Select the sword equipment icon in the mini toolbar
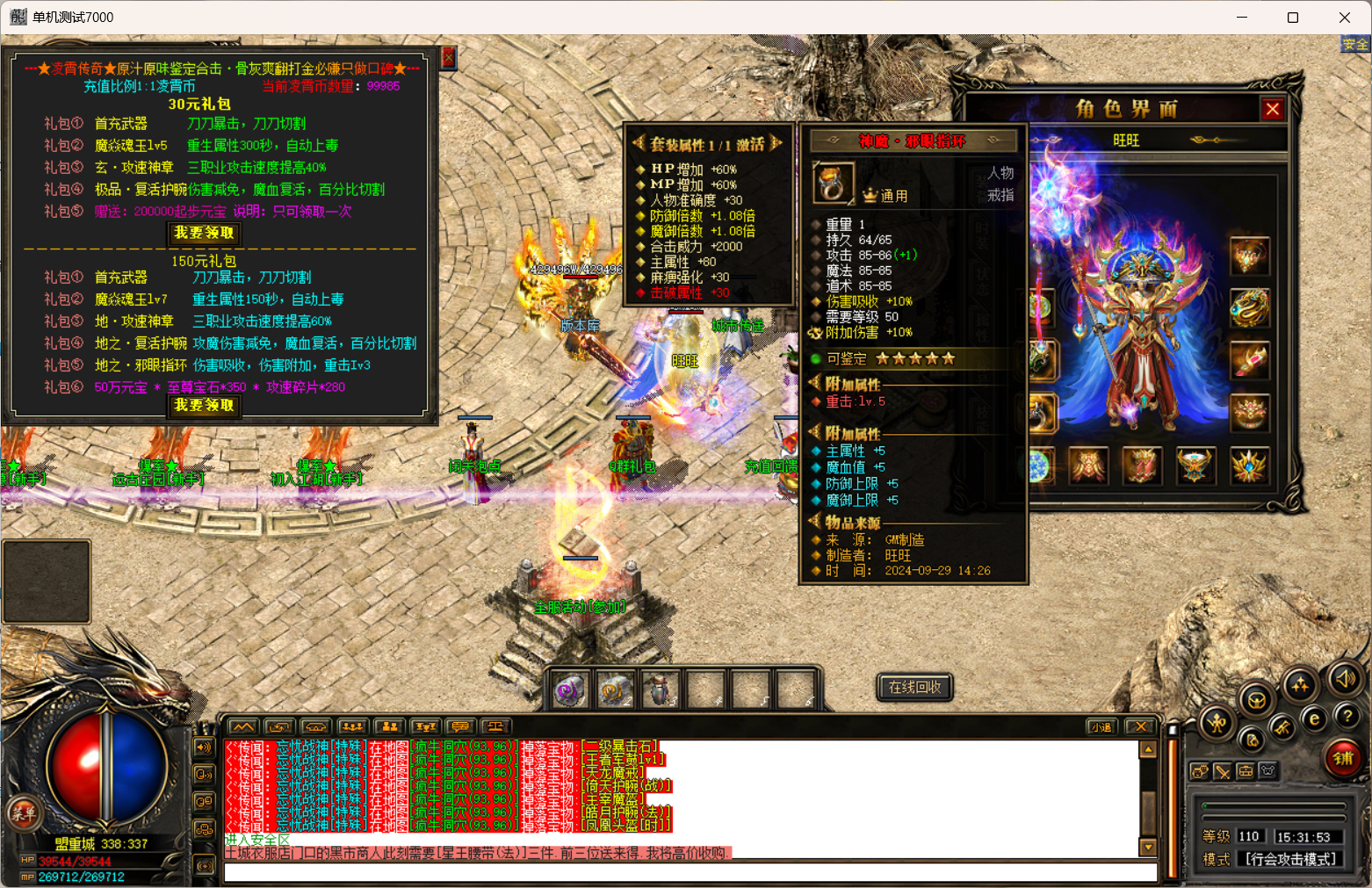 pos(1223,773)
